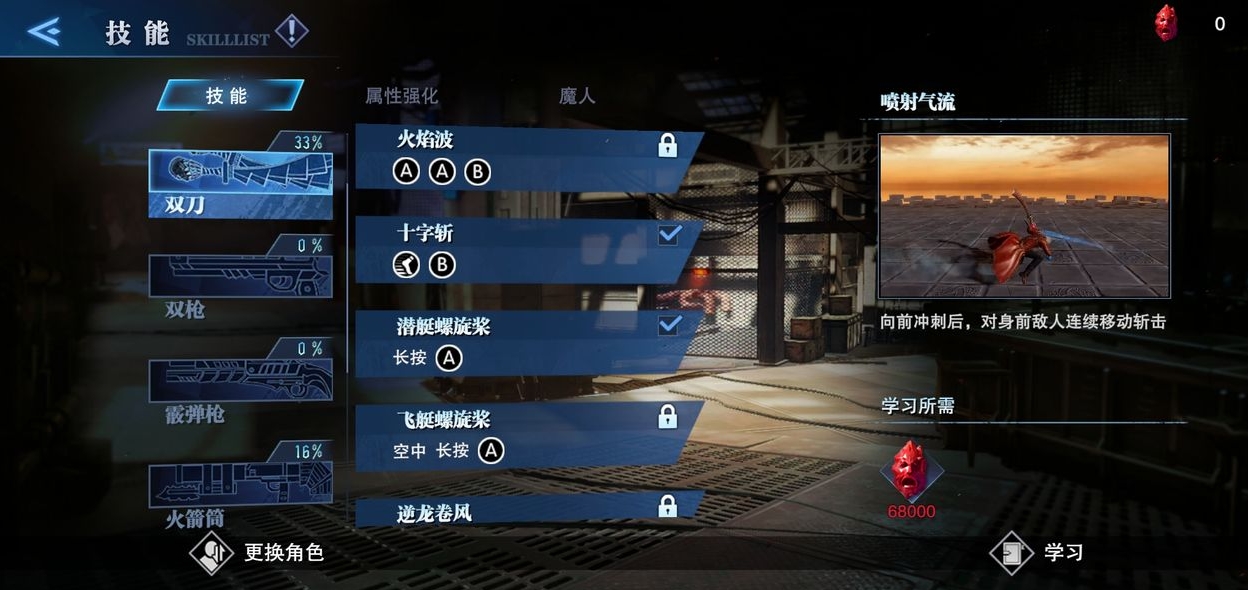
Task: Open the skill list info icon
Action: (291, 32)
